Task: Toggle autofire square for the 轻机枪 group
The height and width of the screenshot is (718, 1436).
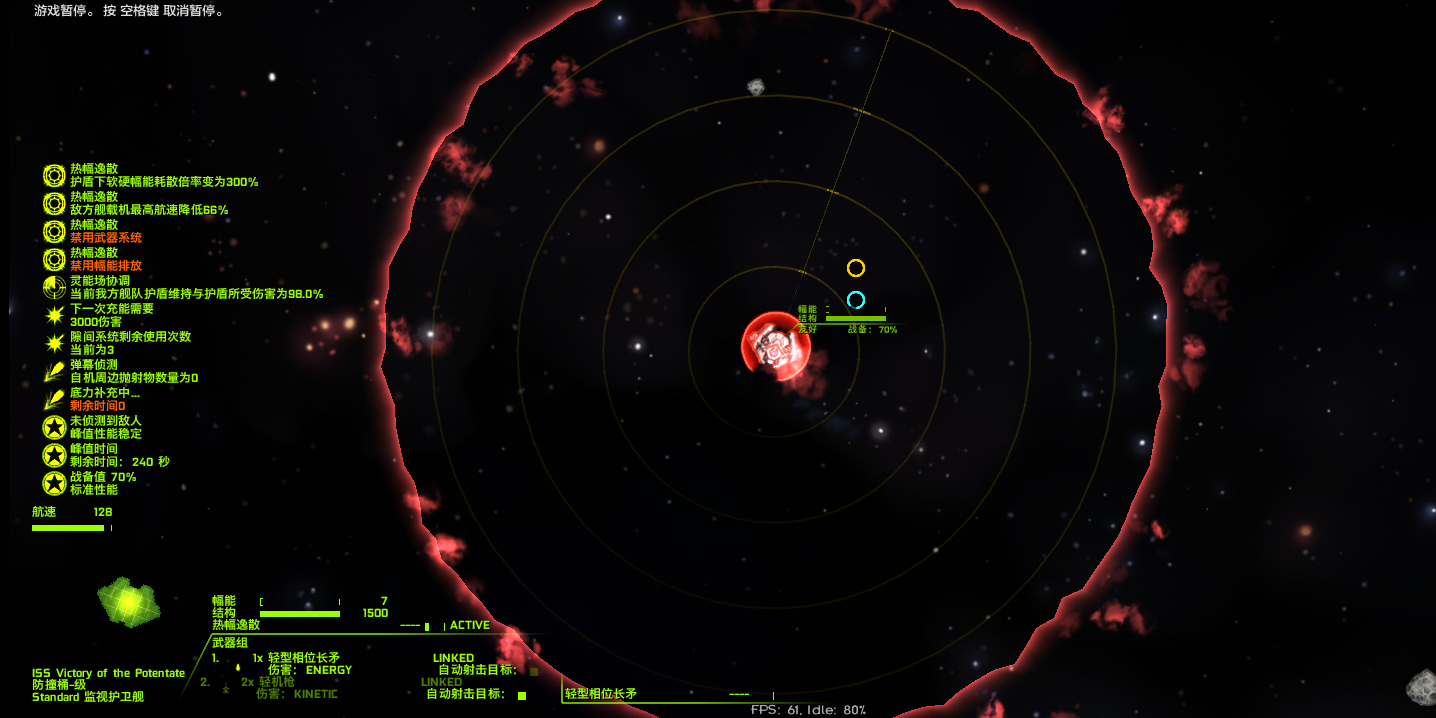Action: [521, 695]
